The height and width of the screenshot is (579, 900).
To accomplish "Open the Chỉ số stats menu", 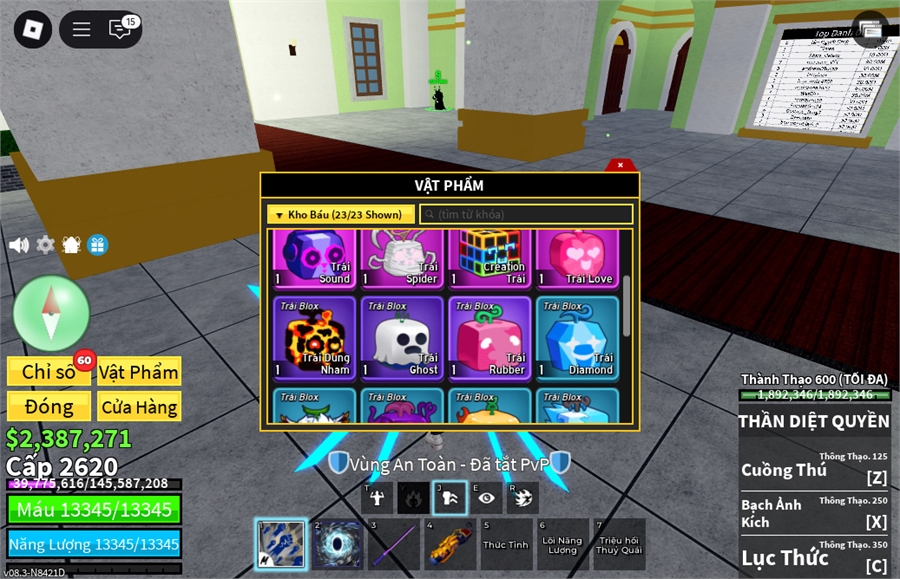I will click(x=49, y=372).
